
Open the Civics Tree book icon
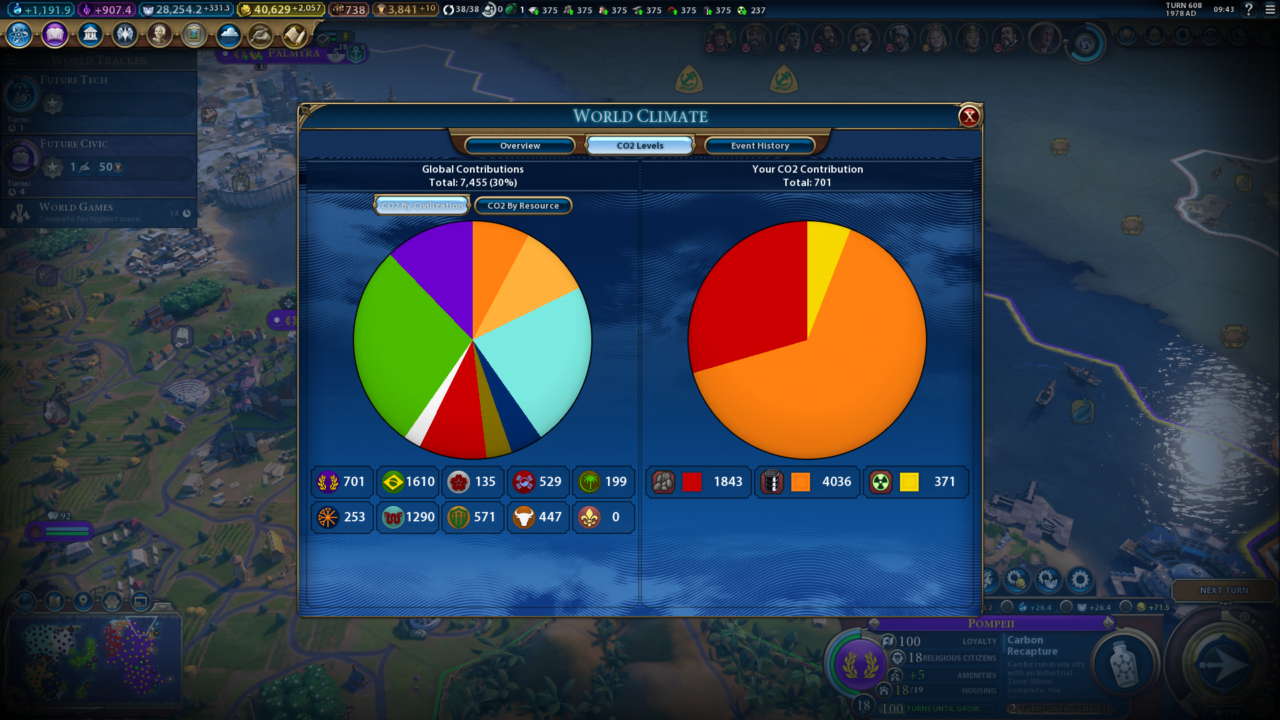pyautogui.click(x=54, y=34)
